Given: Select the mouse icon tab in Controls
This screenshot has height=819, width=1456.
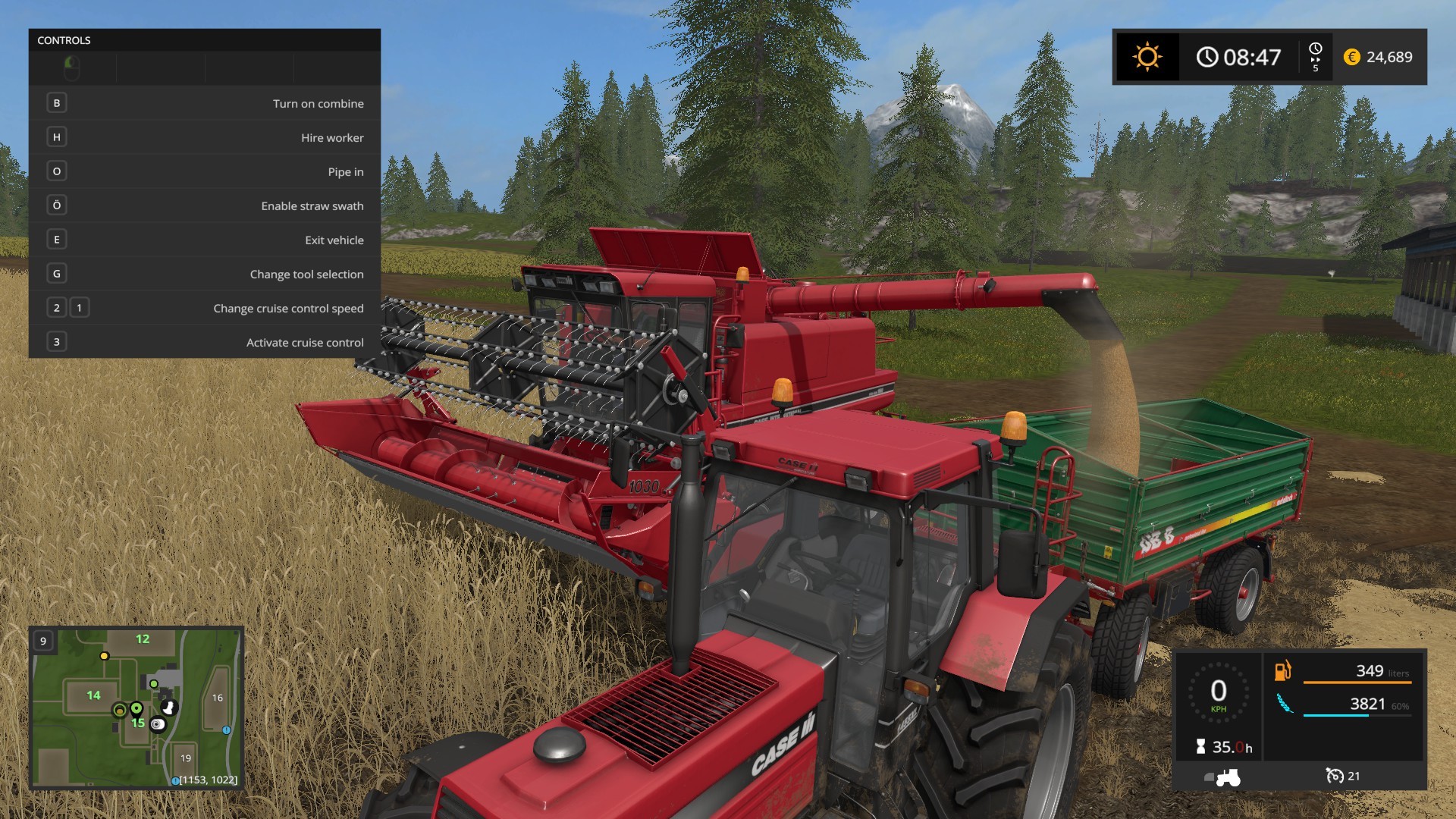Looking at the screenshot, I should (x=72, y=68).
